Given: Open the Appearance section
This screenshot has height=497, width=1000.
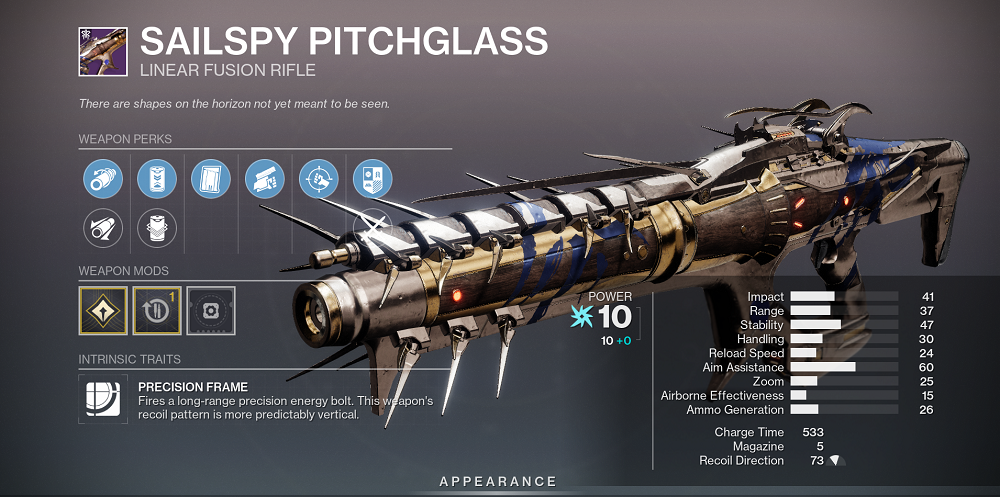Looking at the screenshot, I should tap(499, 482).
